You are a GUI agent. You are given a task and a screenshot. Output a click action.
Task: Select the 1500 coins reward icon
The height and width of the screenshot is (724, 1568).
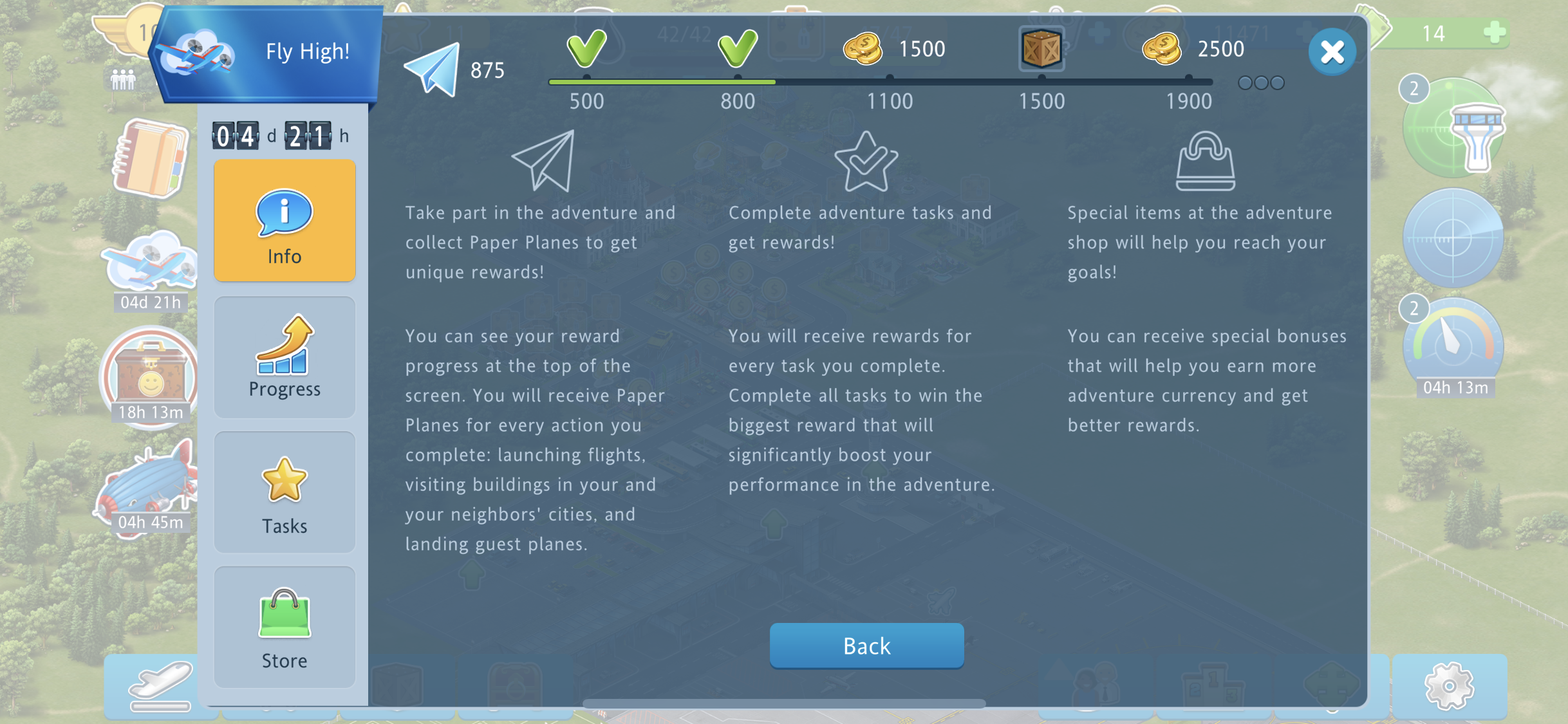point(863,49)
